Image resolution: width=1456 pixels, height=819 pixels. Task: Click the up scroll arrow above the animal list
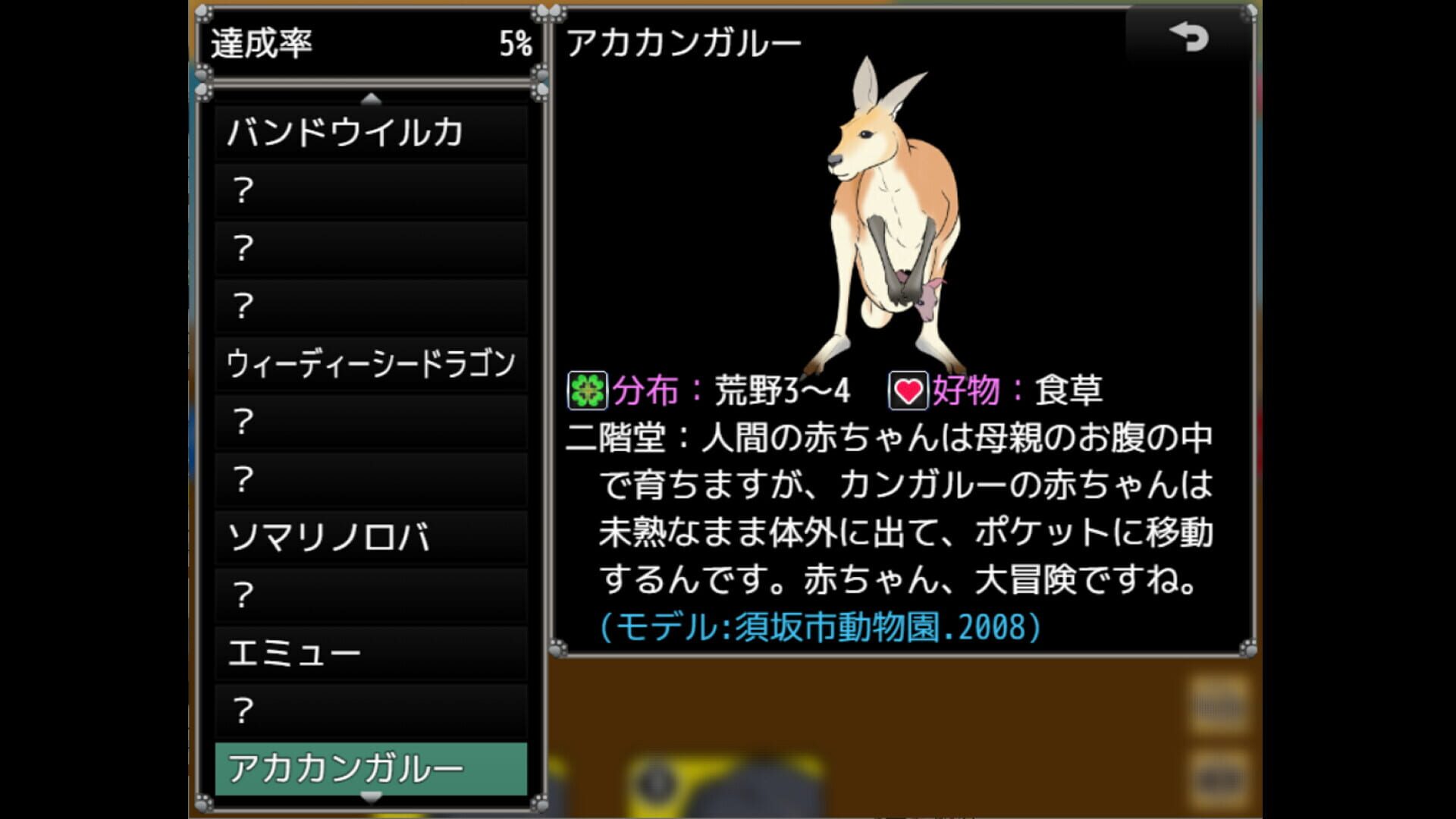click(x=370, y=97)
